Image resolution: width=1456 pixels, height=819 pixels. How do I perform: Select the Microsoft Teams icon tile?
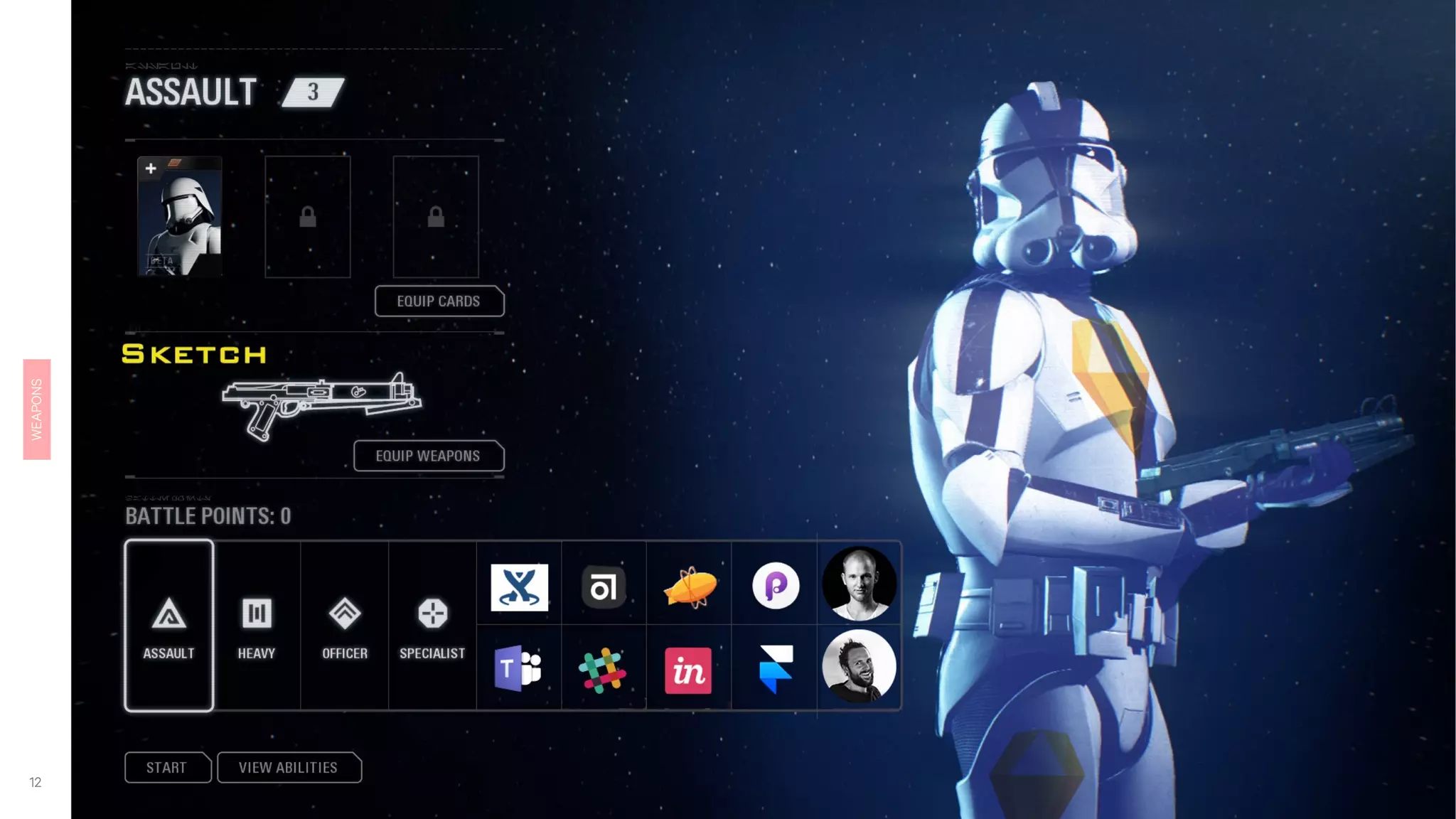(518, 669)
